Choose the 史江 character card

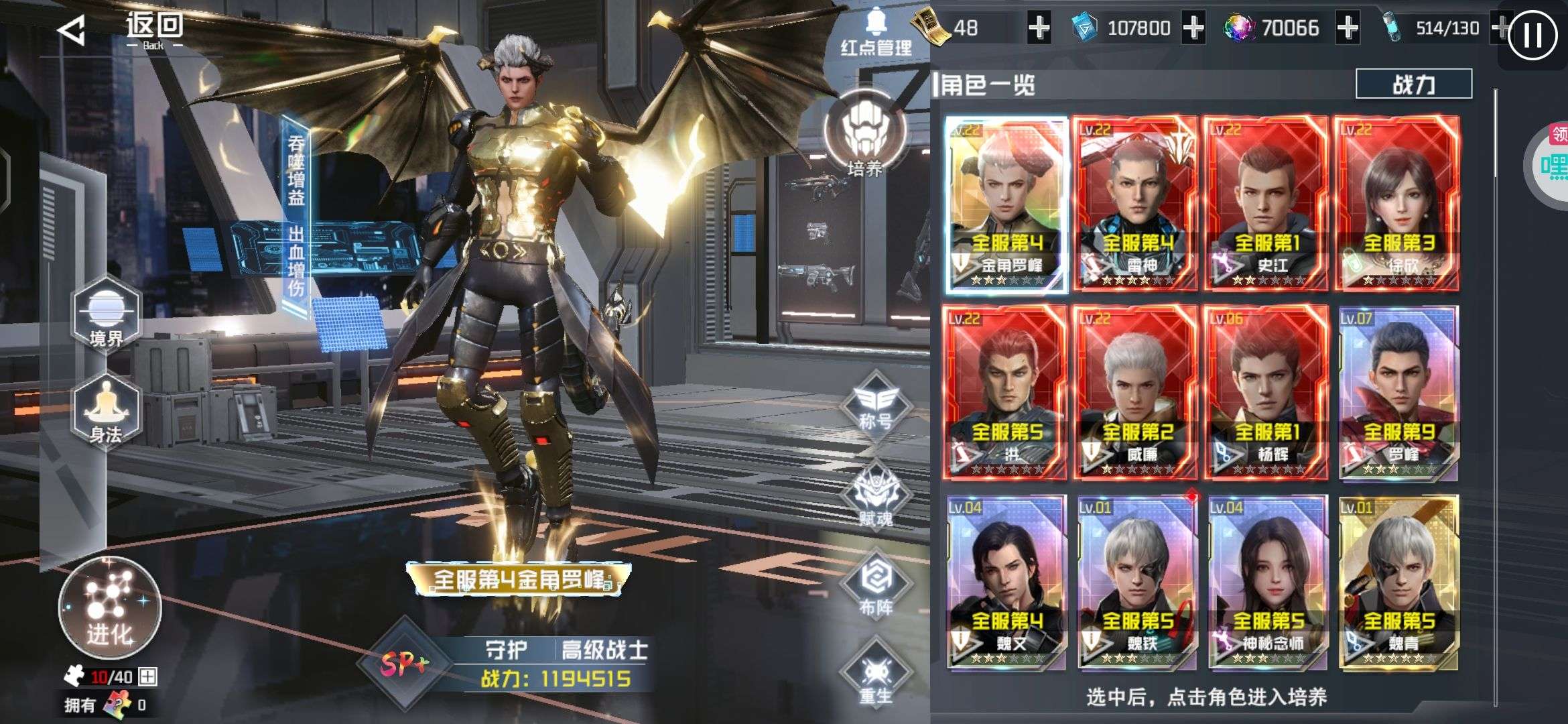1266,204
